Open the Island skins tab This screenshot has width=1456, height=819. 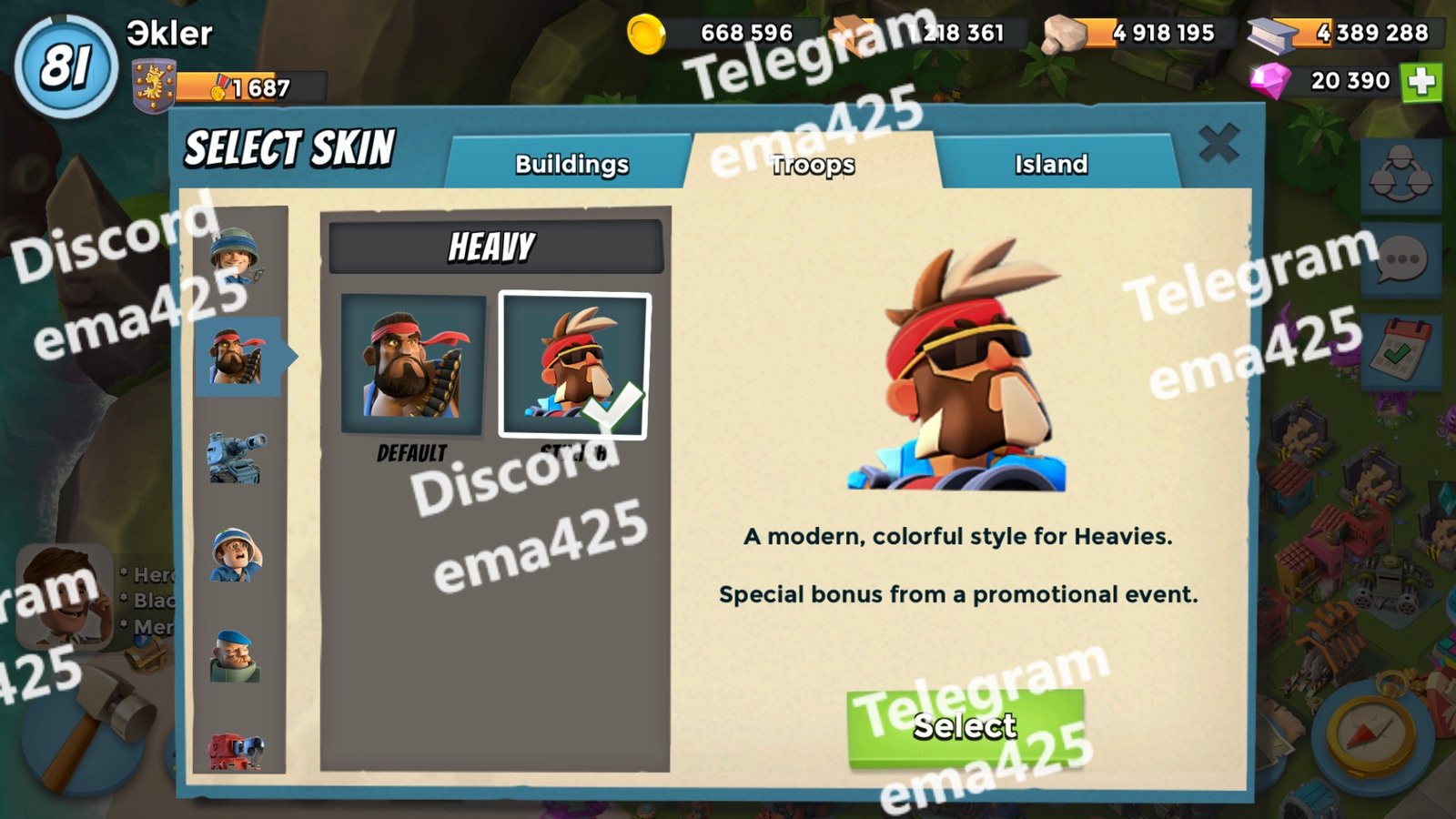tap(1051, 164)
